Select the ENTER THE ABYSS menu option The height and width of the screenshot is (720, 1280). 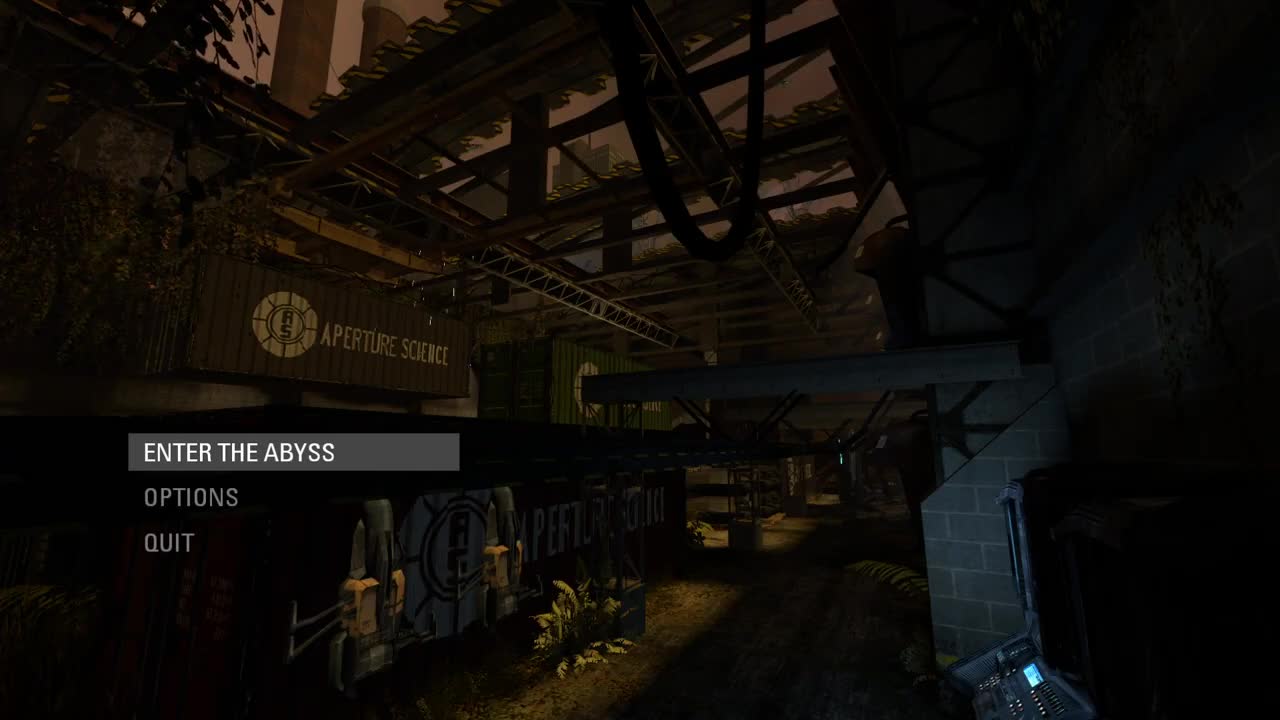pyautogui.click(x=240, y=452)
